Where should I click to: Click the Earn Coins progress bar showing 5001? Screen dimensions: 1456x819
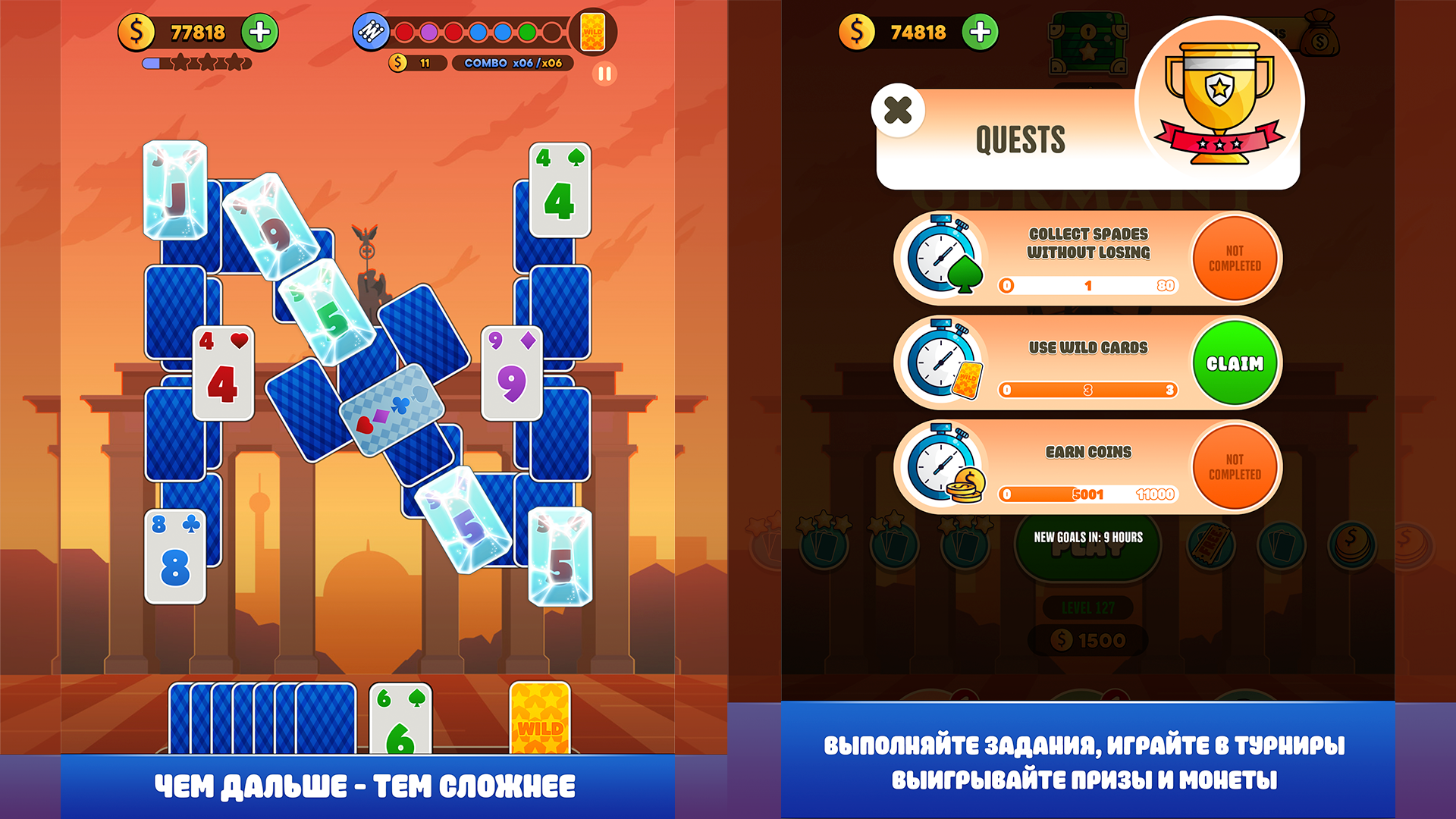coord(1087,494)
